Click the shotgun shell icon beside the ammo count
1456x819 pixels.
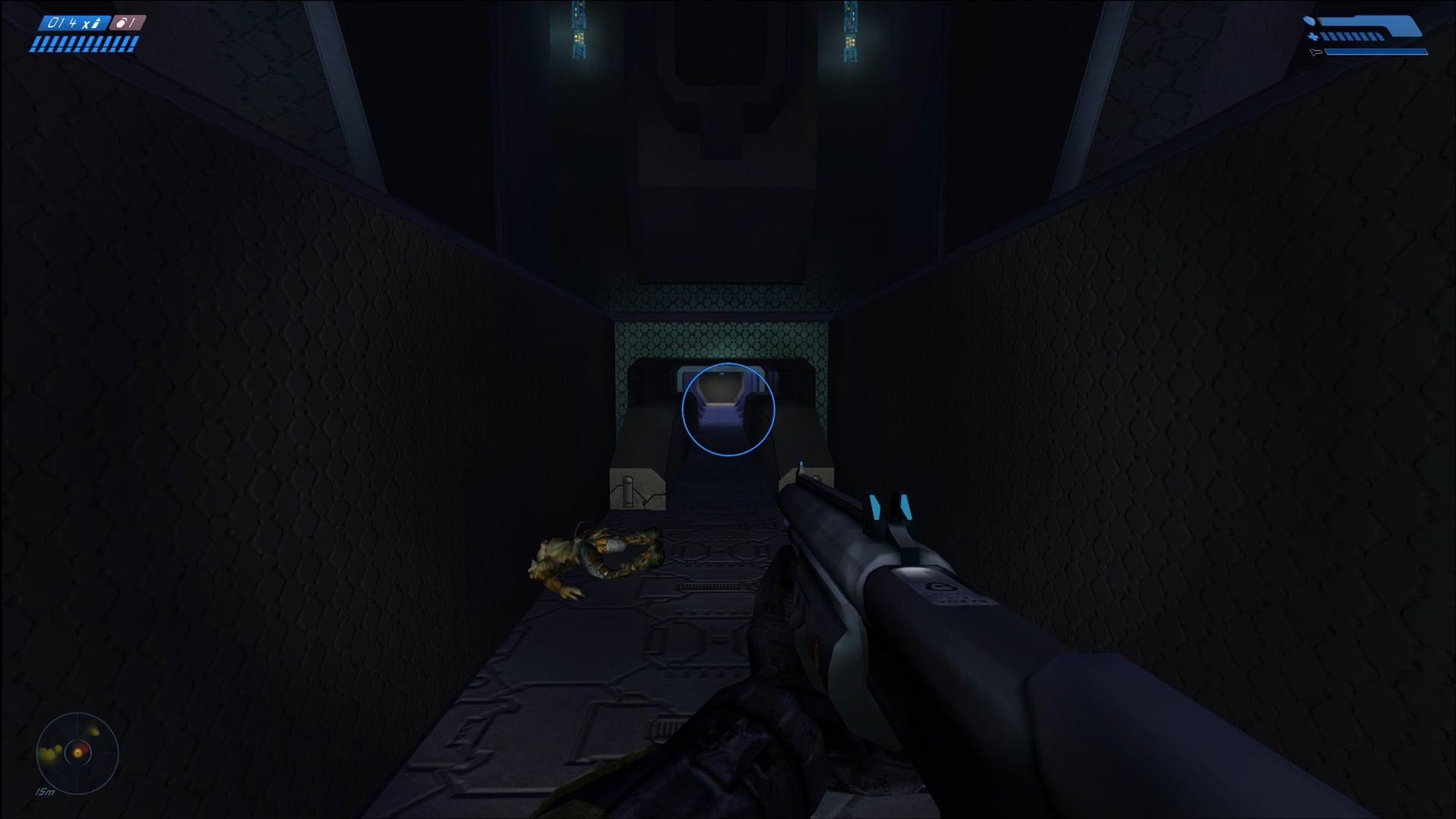[x=96, y=23]
